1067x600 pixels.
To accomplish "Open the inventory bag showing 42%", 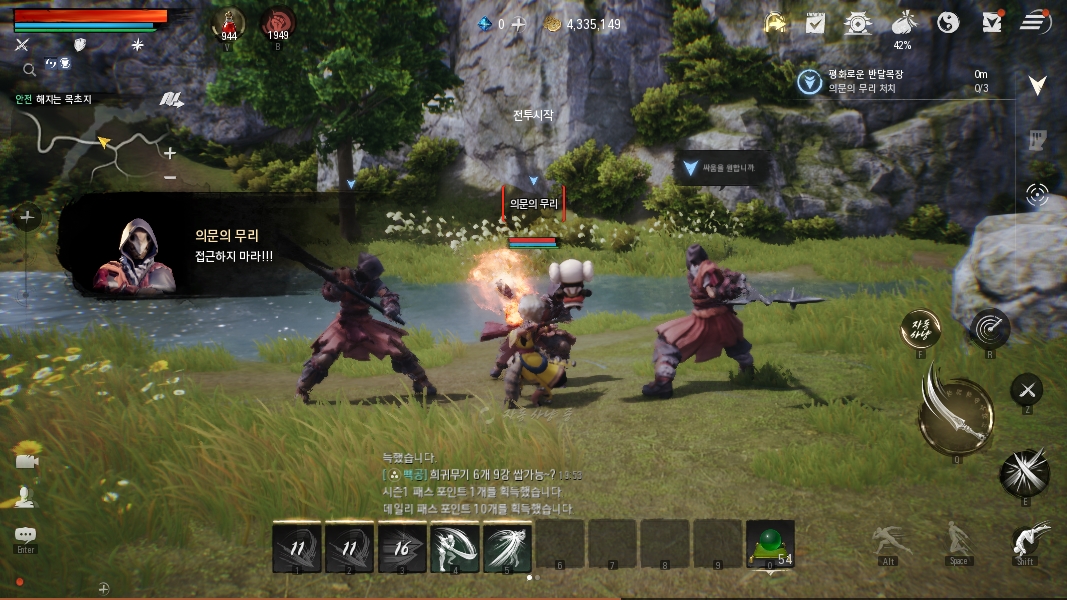I will coord(902,22).
